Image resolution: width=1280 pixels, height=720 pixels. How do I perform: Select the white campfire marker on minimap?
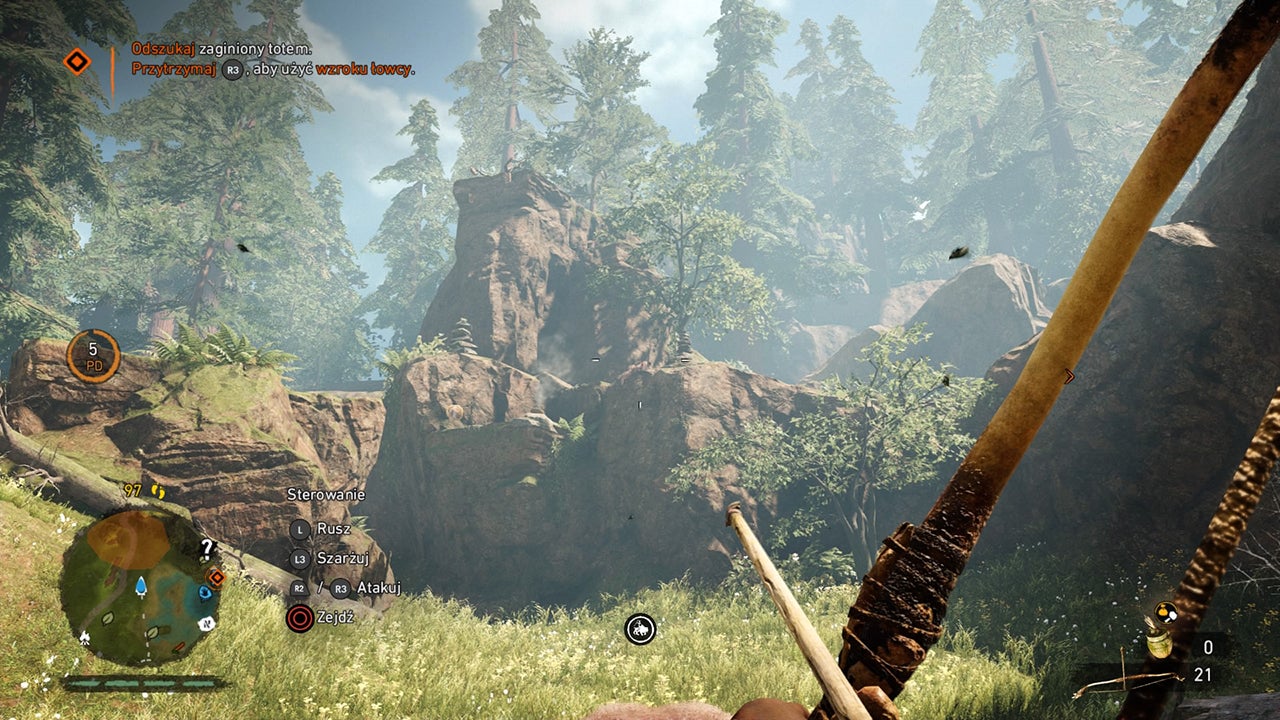84,637
